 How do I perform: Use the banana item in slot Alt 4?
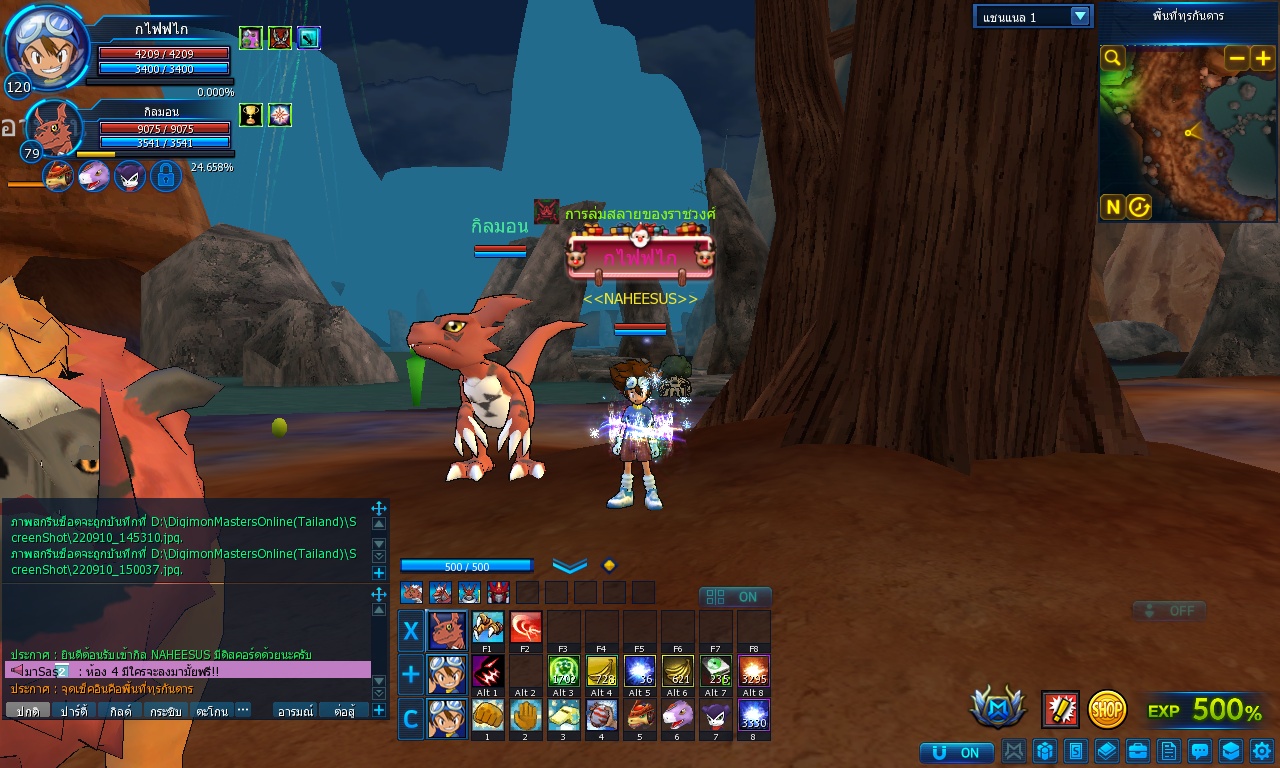[602, 670]
